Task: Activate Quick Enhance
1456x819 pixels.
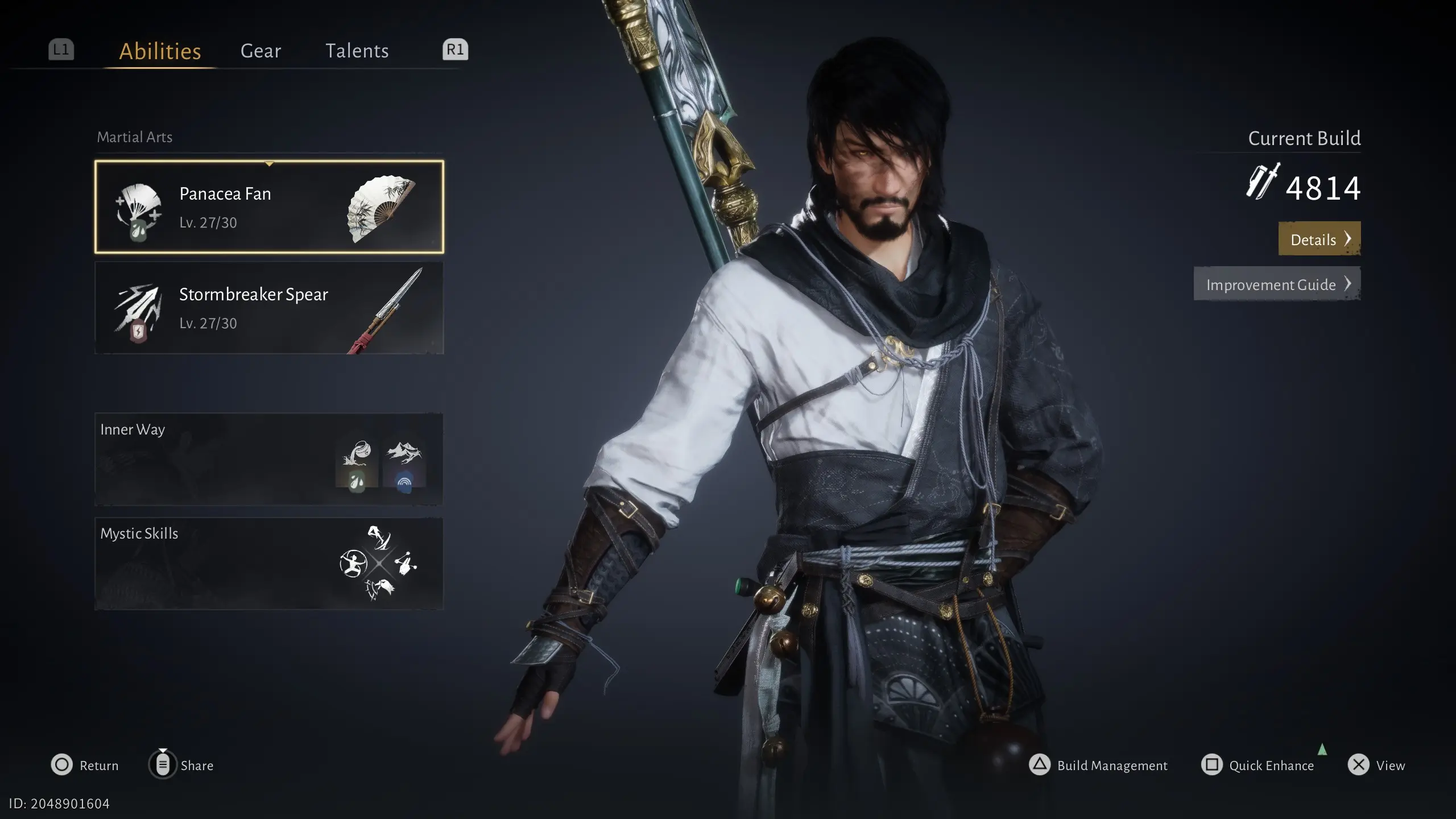Action: click(x=1258, y=765)
